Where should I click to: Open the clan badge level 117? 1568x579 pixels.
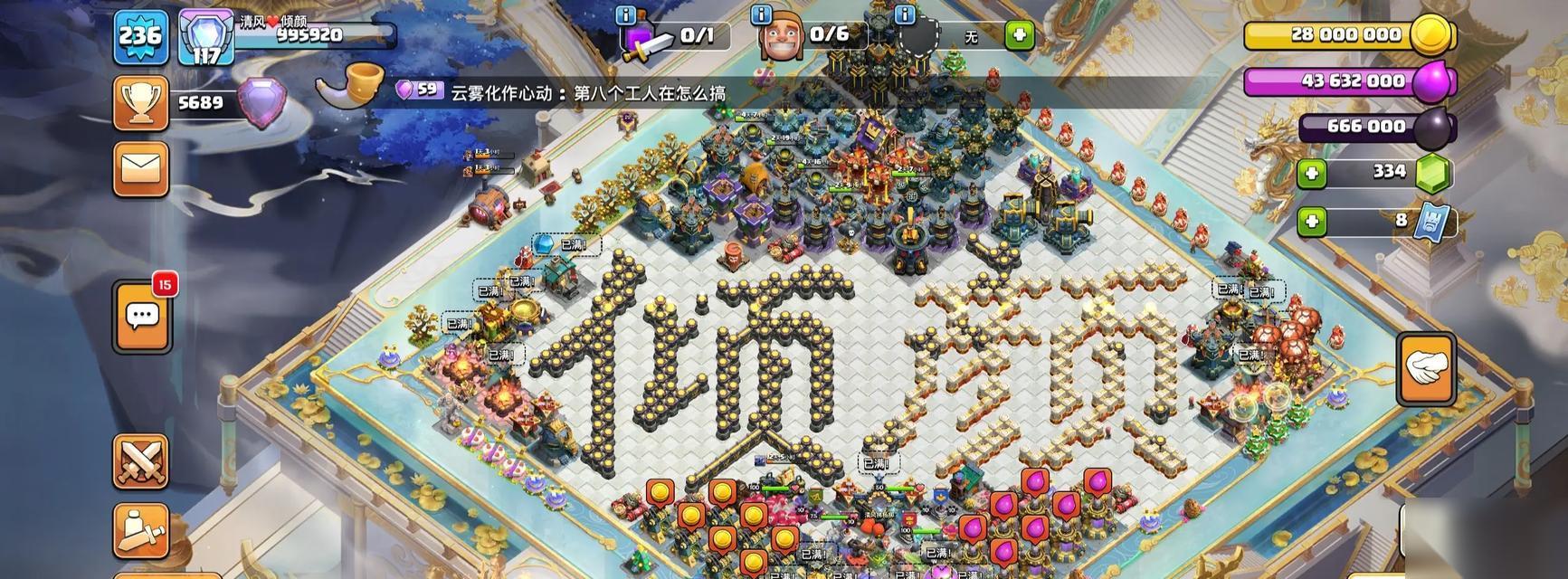[x=206, y=38]
